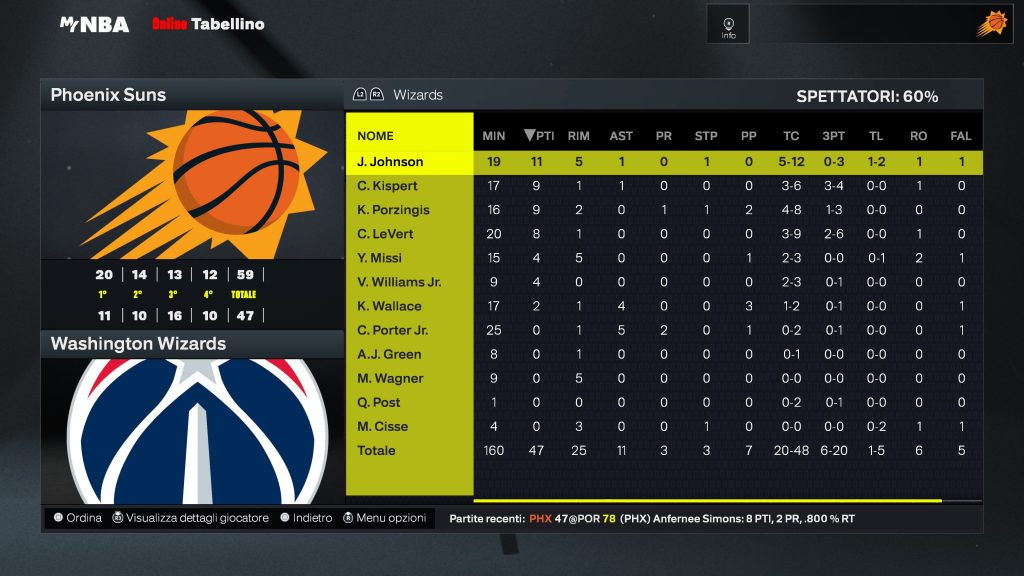Pick M. Cisse from the box score
This screenshot has width=1024, height=576.
[383, 426]
